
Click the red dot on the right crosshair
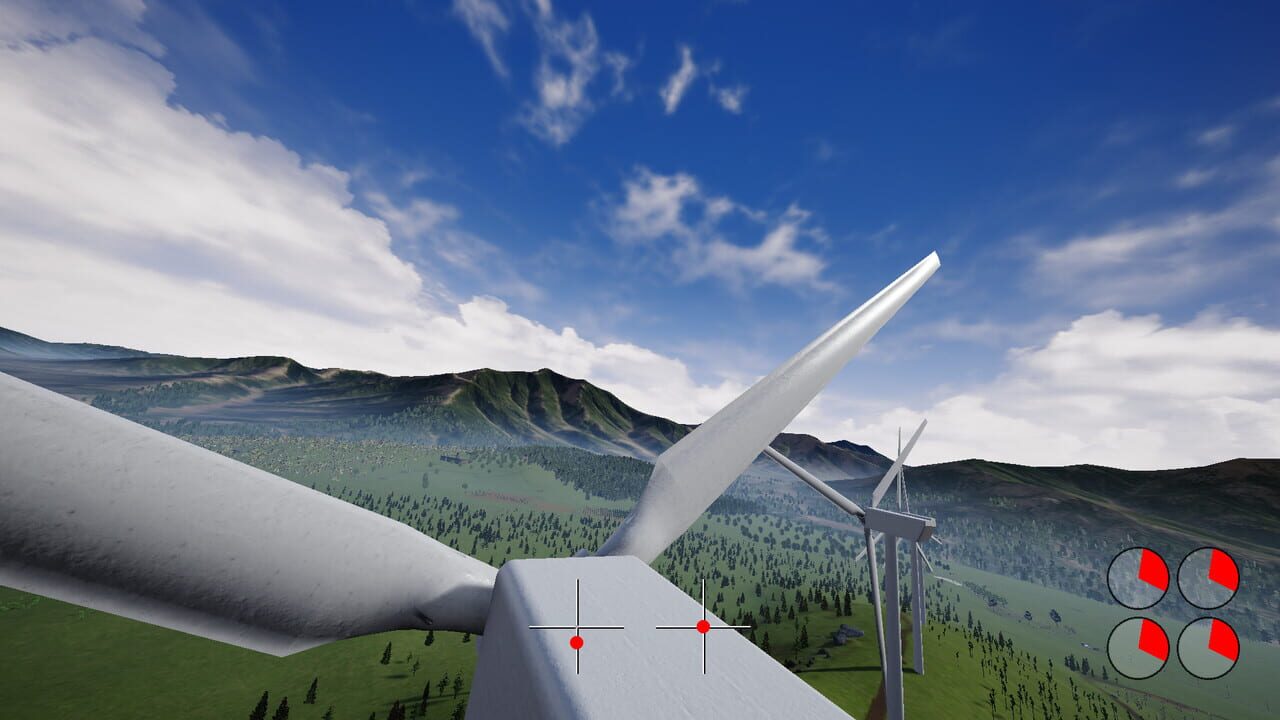(x=704, y=628)
